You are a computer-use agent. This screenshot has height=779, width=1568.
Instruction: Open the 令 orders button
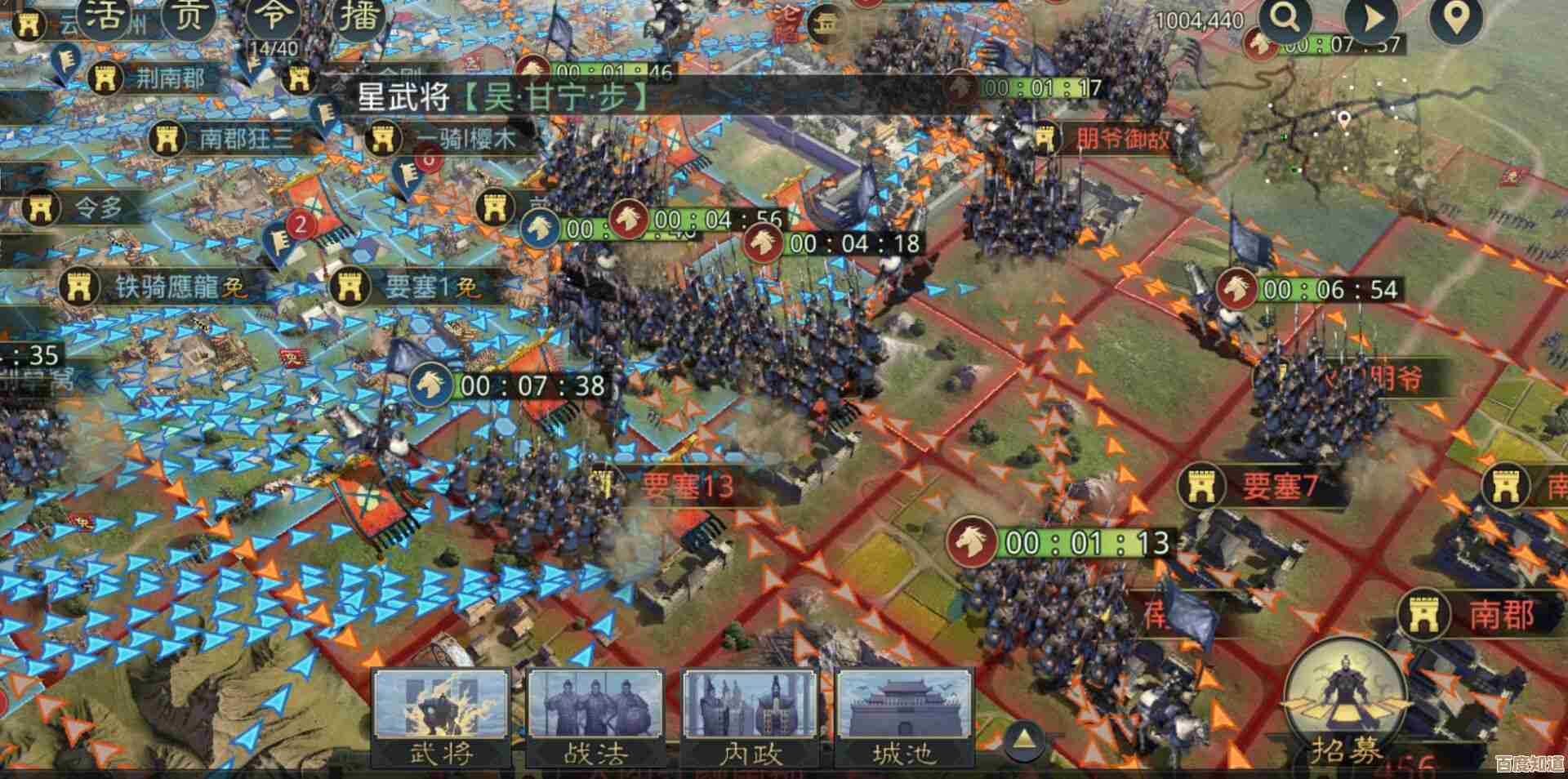click(x=274, y=16)
